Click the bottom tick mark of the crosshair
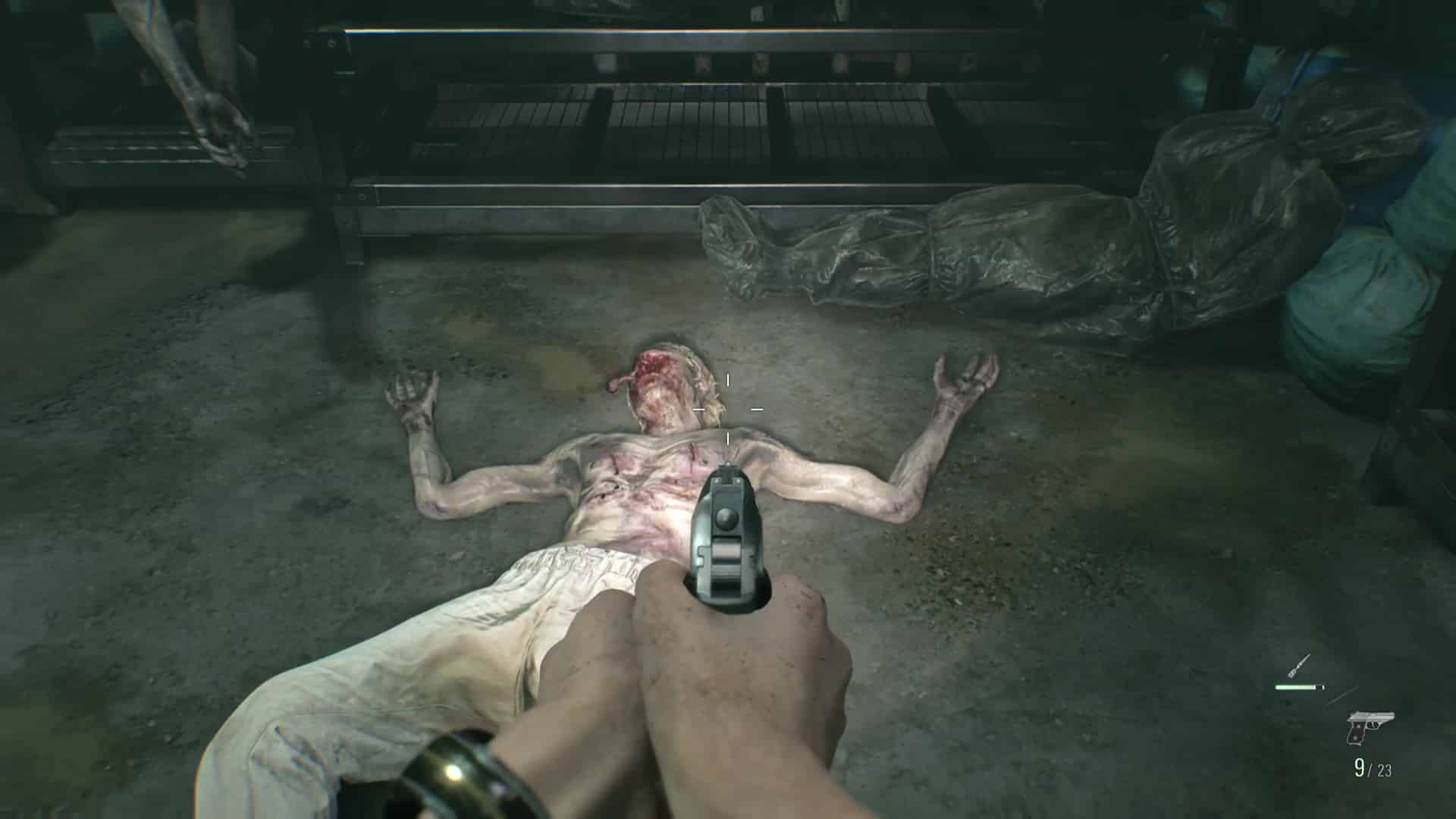The image size is (1456, 819). click(x=728, y=438)
